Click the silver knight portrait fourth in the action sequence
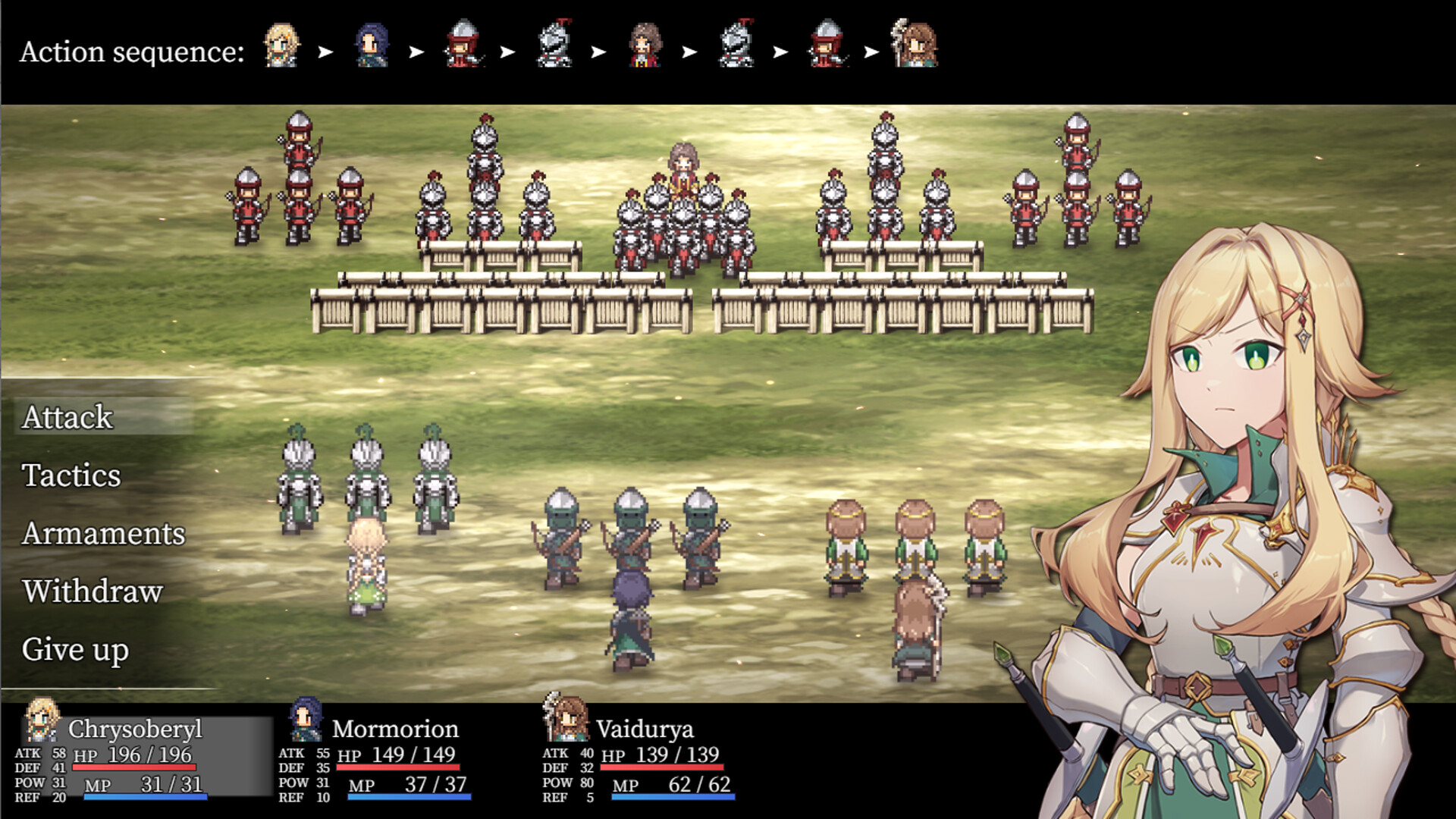 556,47
